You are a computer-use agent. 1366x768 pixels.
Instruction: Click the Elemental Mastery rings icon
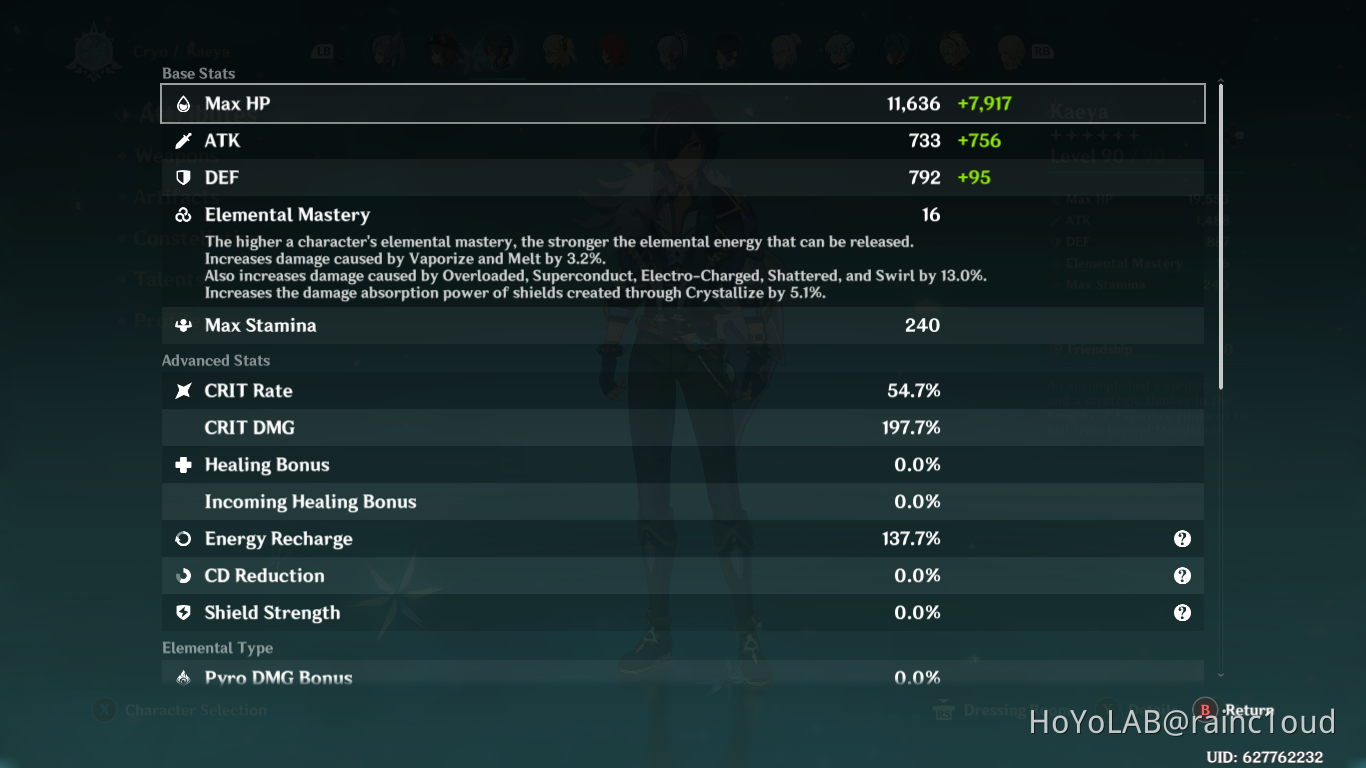(x=185, y=214)
